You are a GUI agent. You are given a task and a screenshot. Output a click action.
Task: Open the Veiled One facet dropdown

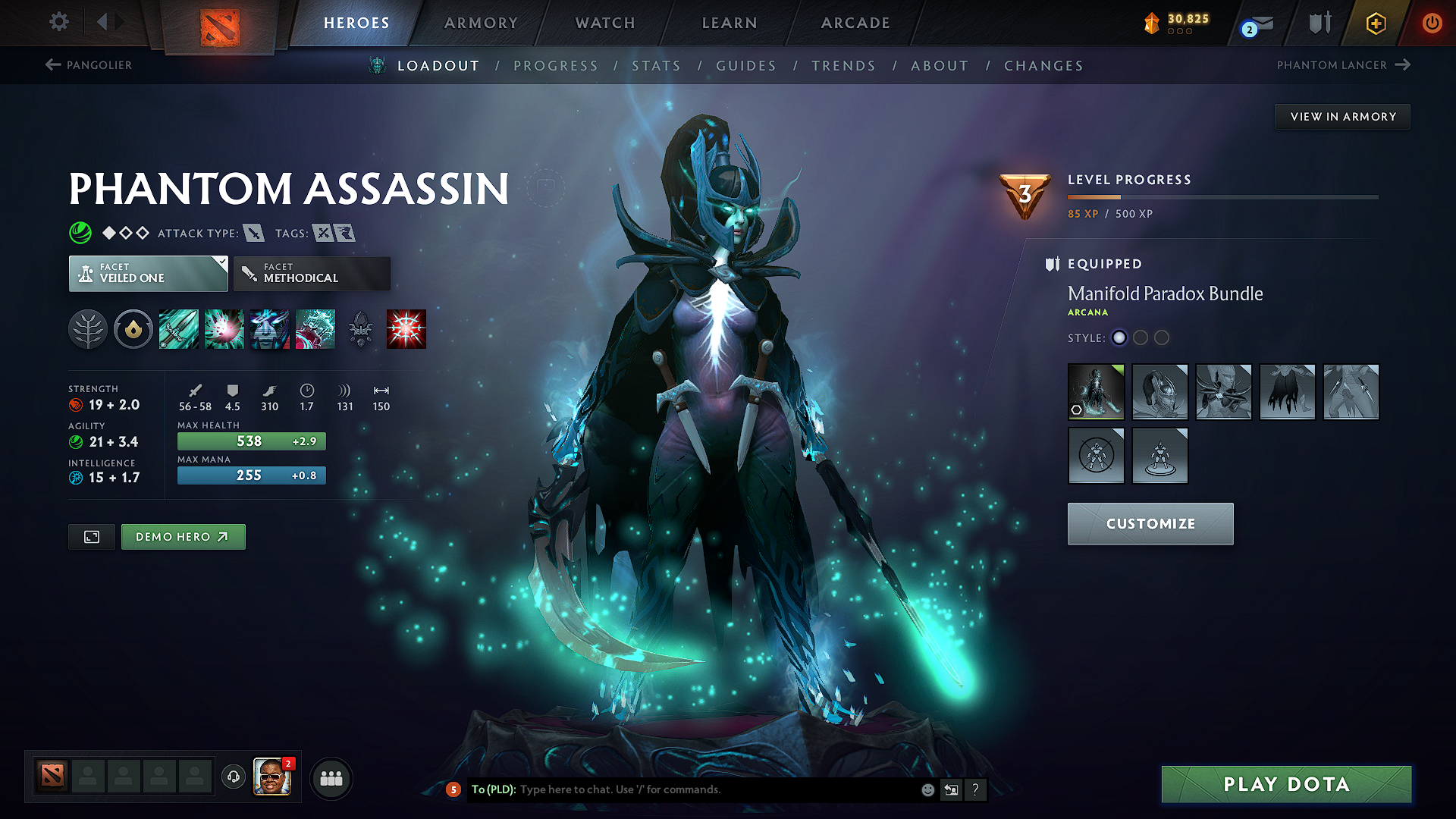tap(148, 273)
